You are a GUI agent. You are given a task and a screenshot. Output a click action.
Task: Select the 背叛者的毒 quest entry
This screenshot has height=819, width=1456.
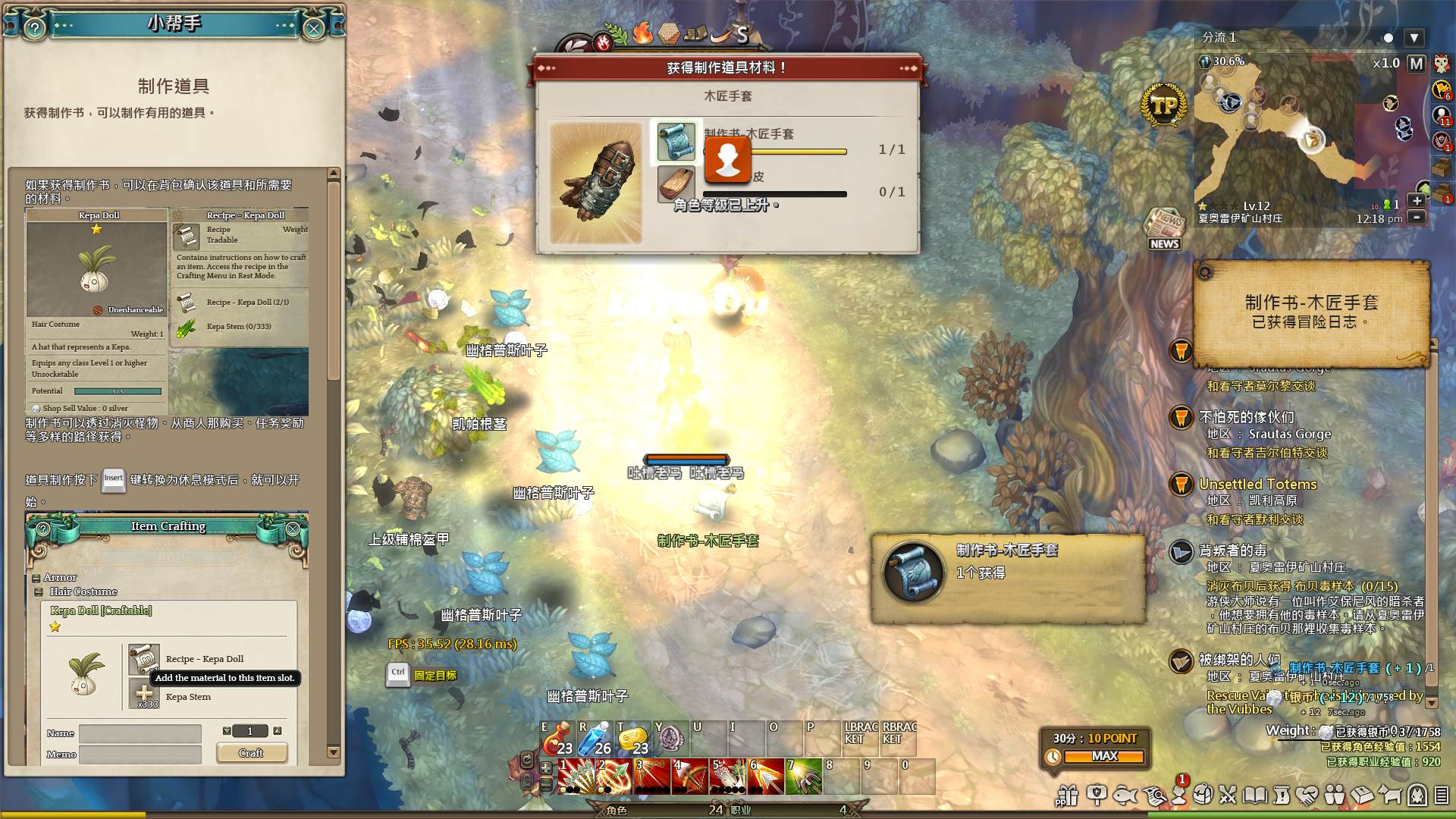pyautogui.click(x=1232, y=551)
